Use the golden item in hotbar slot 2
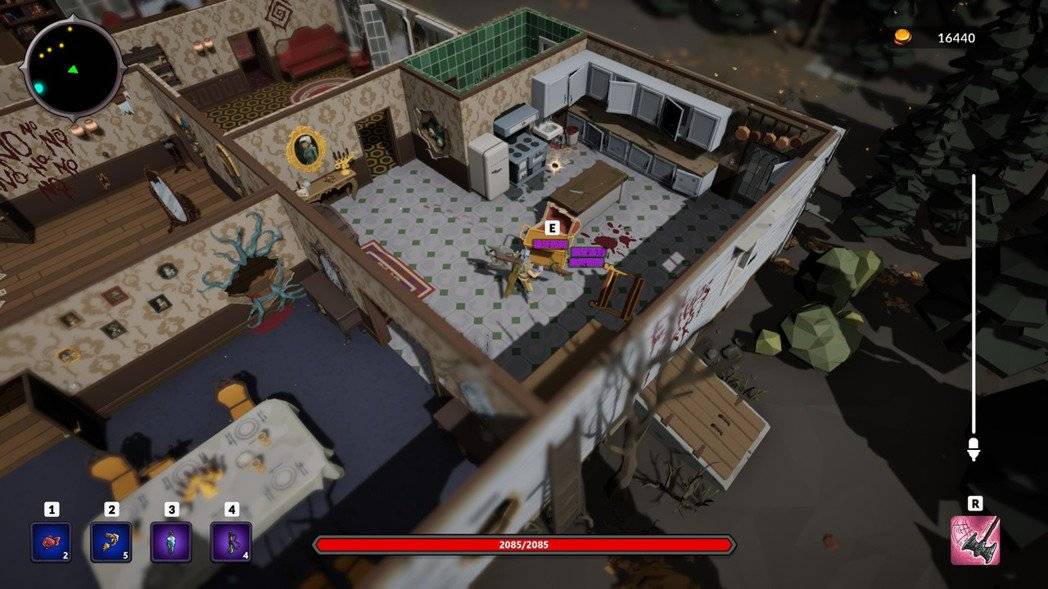This screenshot has width=1048, height=589. pos(111,542)
